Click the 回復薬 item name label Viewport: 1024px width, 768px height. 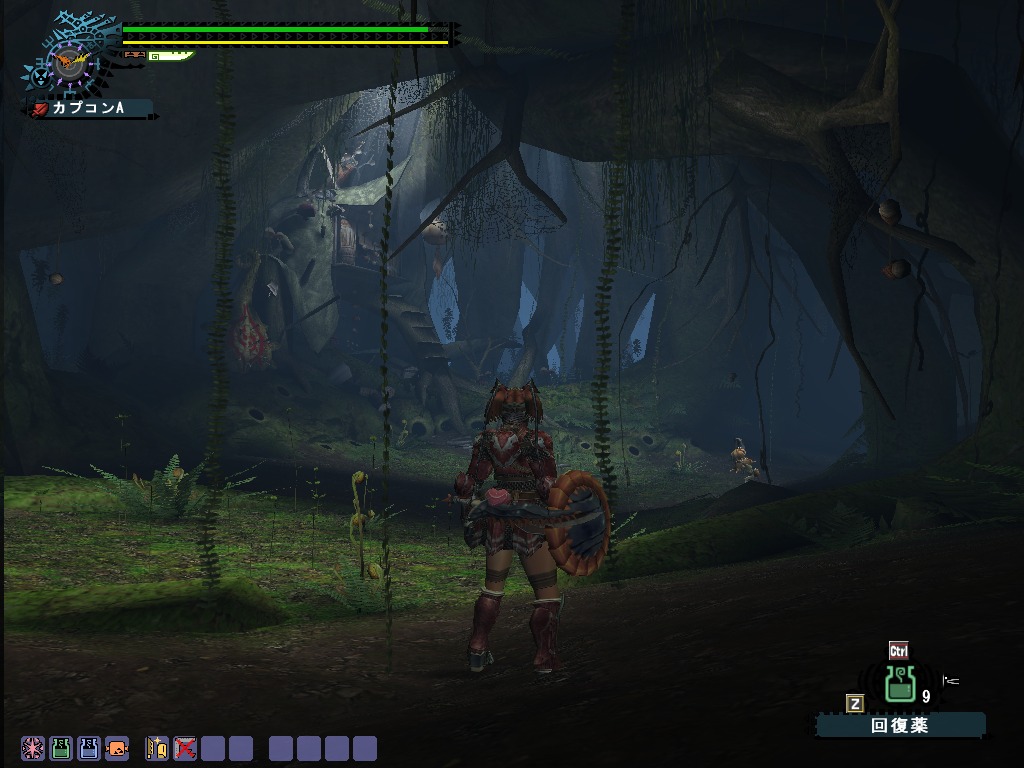(900, 726)
